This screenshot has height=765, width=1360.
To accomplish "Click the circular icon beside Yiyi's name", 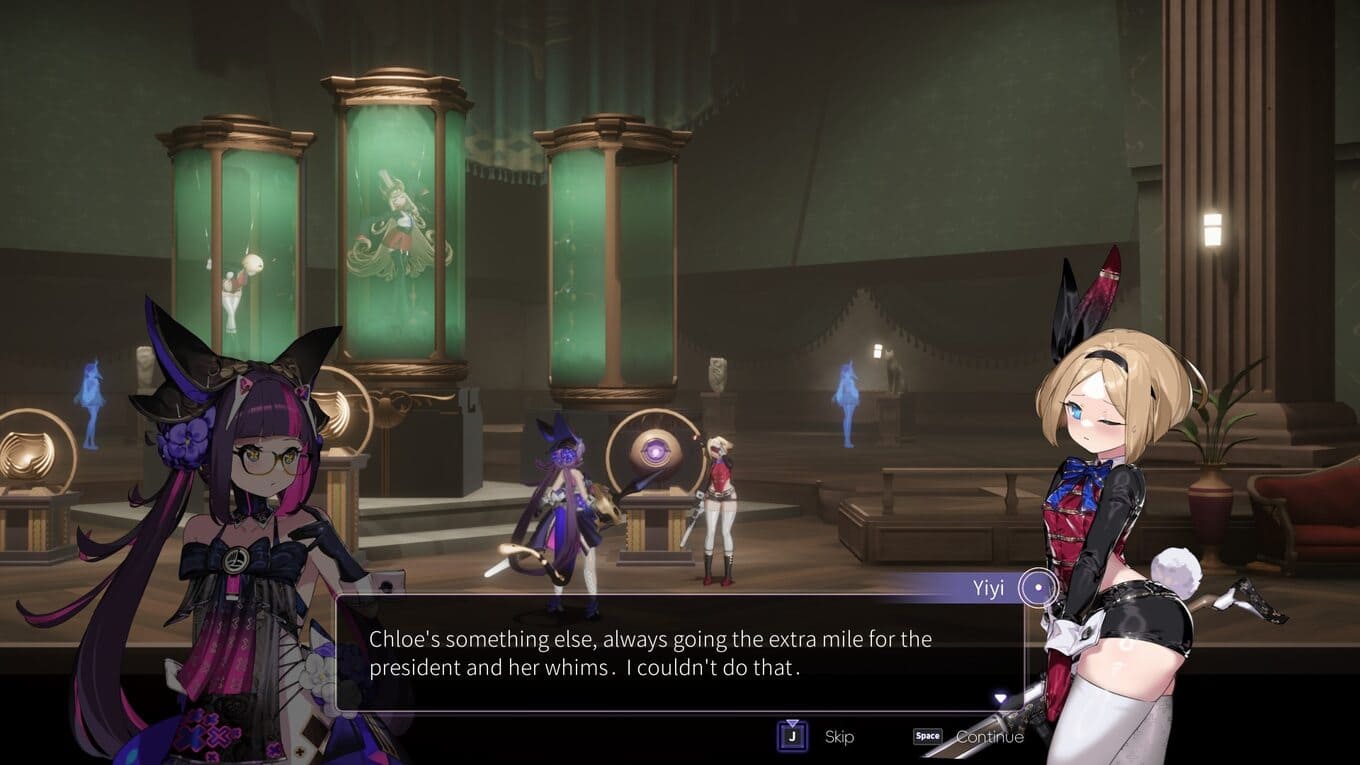I will tap(1039, 588).
